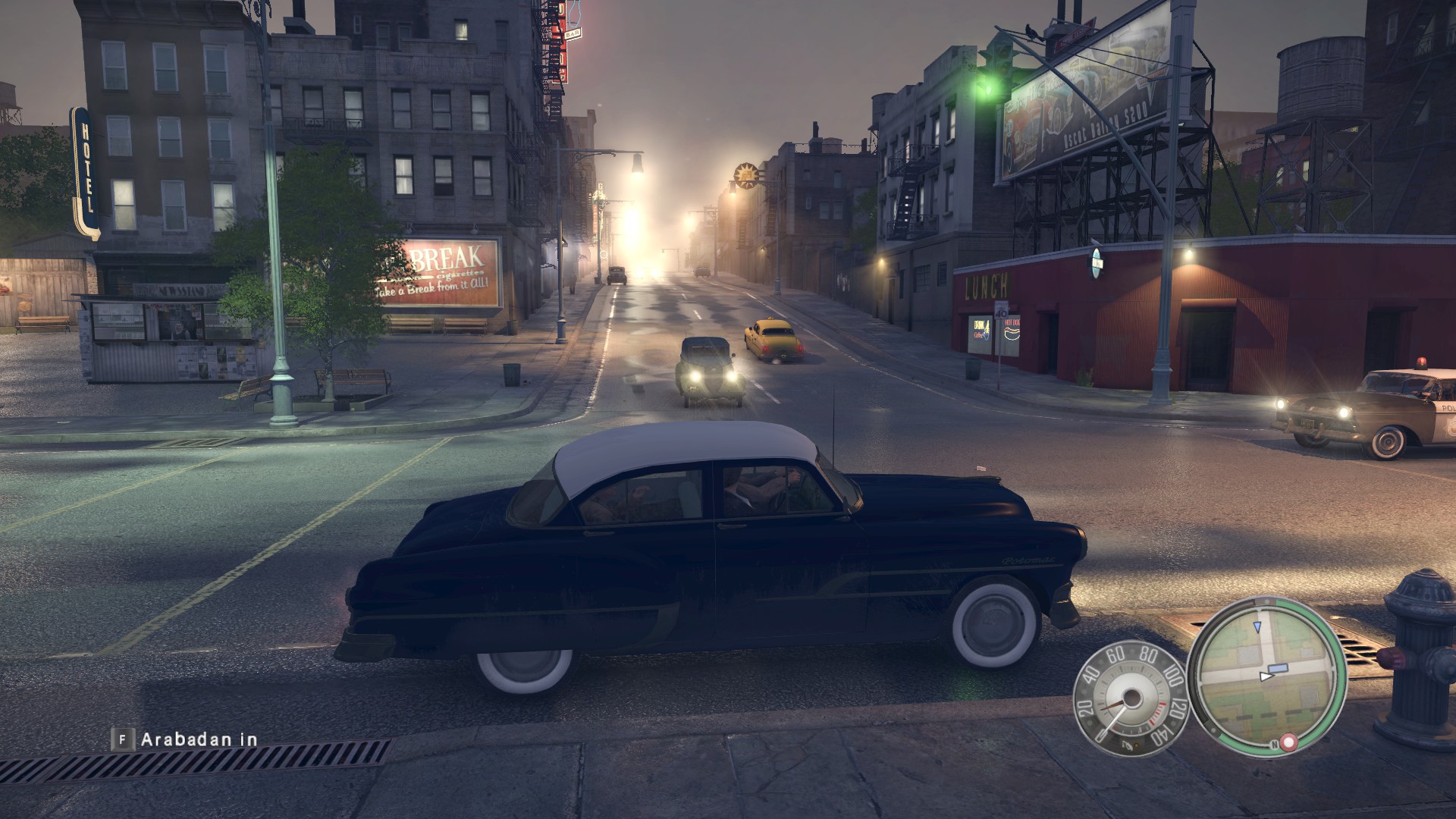The height and width of the screenshot is (819, 1456).
Task: Select the red objective marker on minimap
Action: (x=1288, y=741)
